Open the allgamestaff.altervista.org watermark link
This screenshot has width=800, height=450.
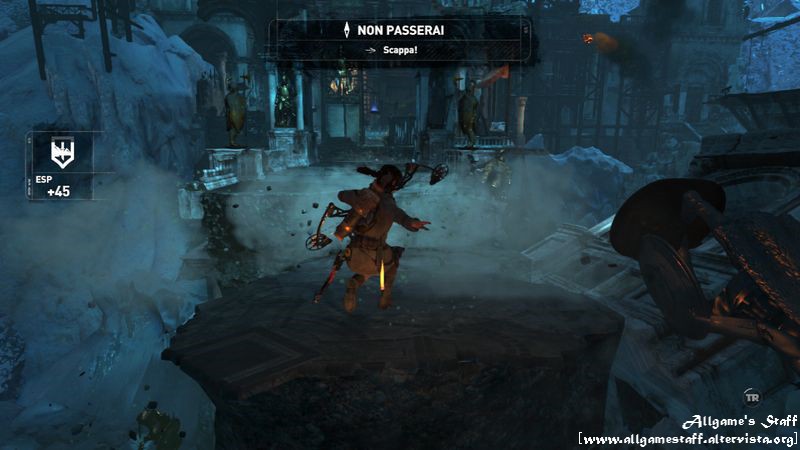click(x=687, y=440)
